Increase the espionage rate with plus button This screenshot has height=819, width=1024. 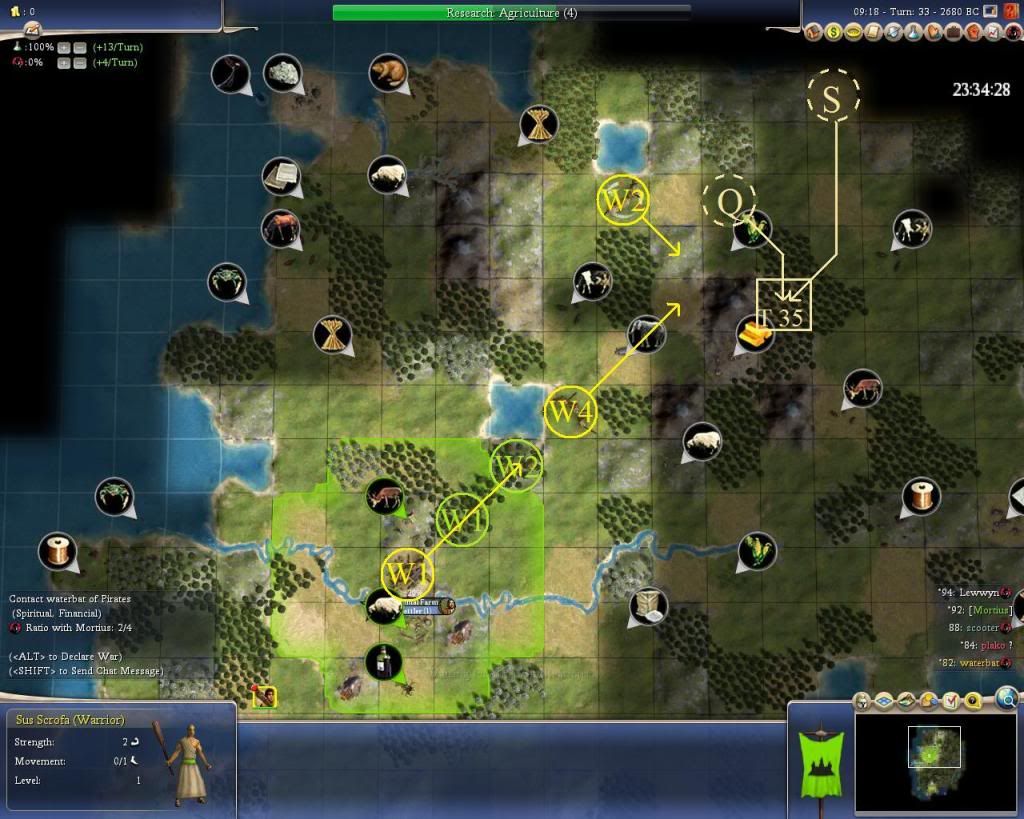click(63, 63)
